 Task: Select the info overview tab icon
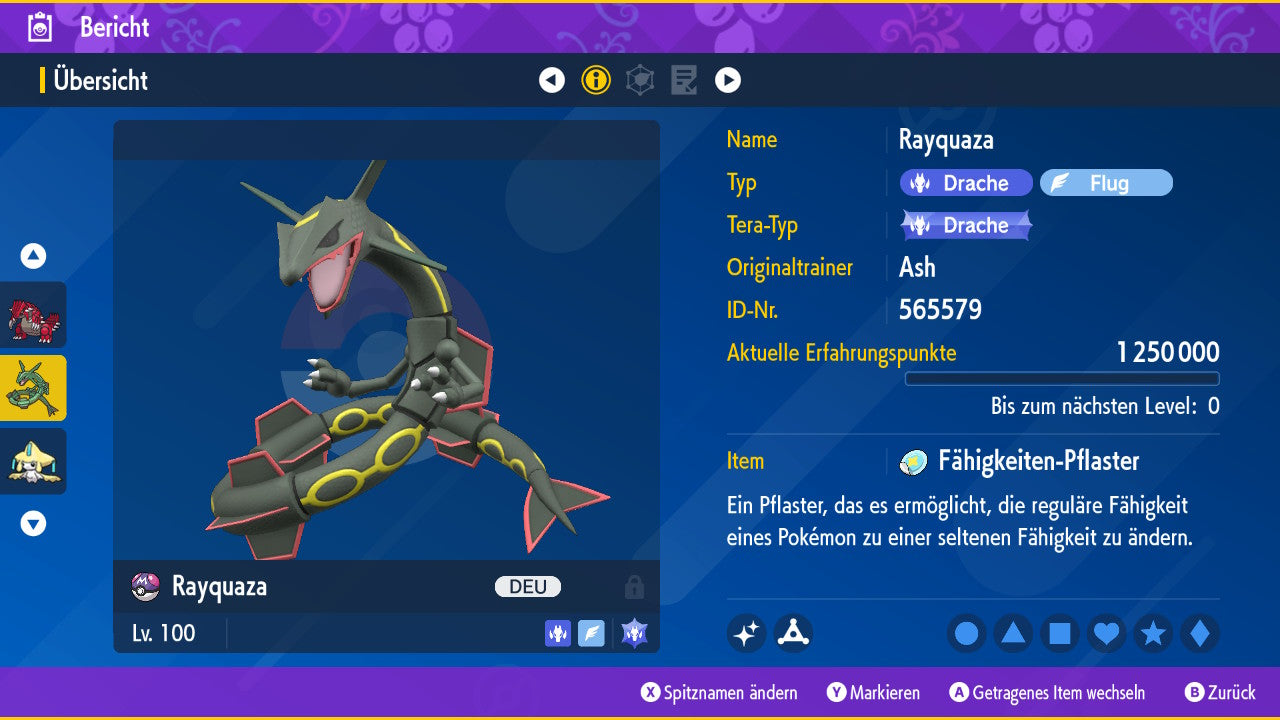(596, 80)
